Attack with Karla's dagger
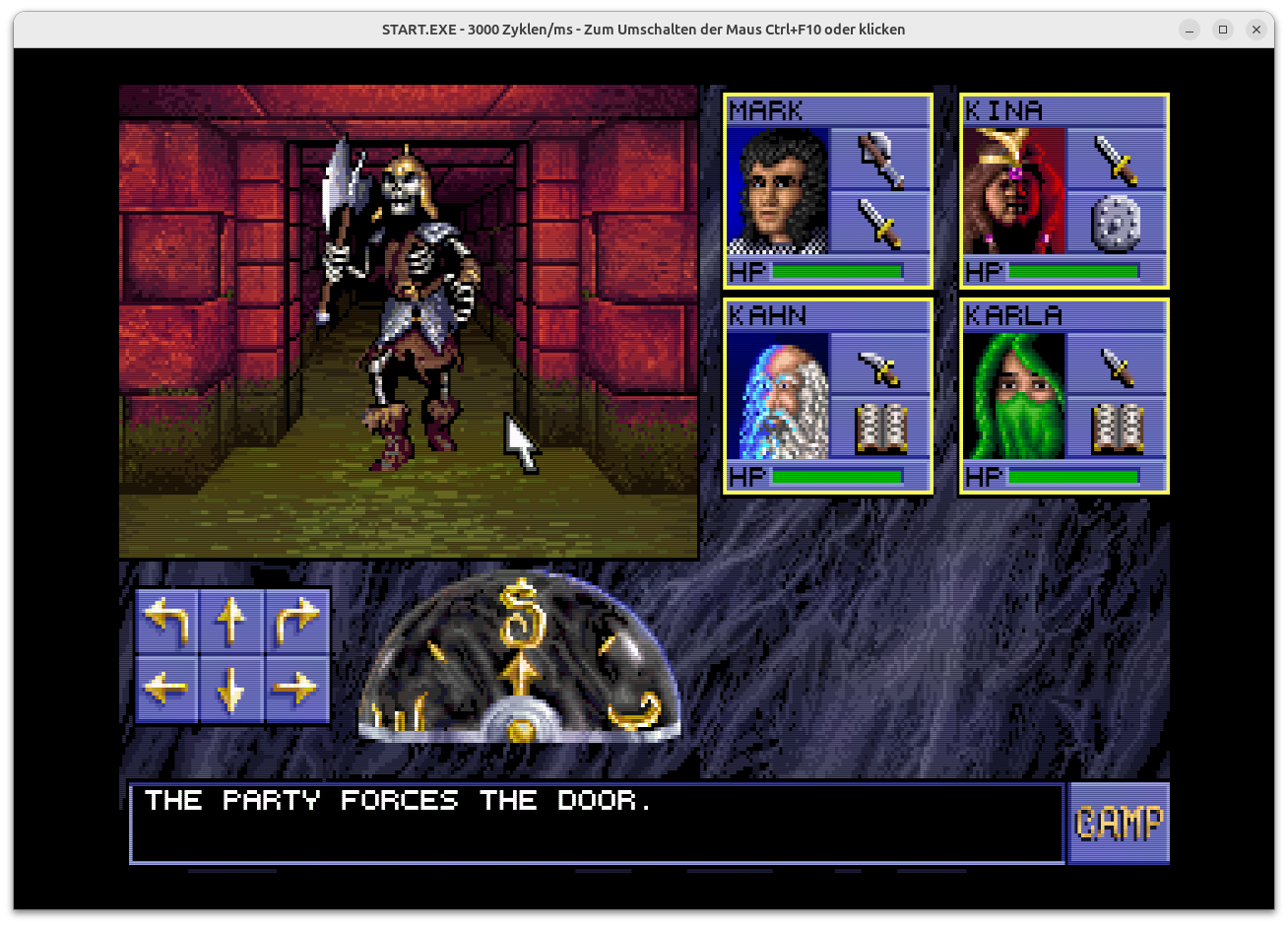The width and height of the screenshot is (1288, 926). click(x=1117, y=366)
